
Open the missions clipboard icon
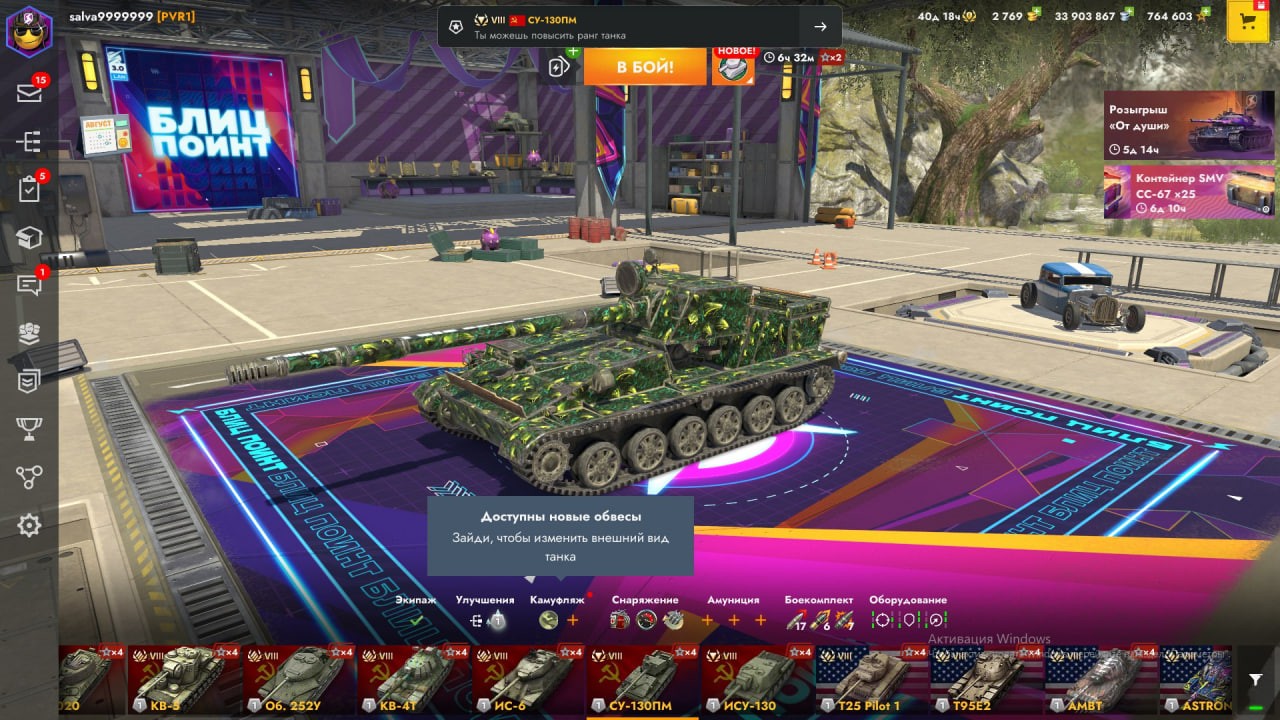click(29, 189)
